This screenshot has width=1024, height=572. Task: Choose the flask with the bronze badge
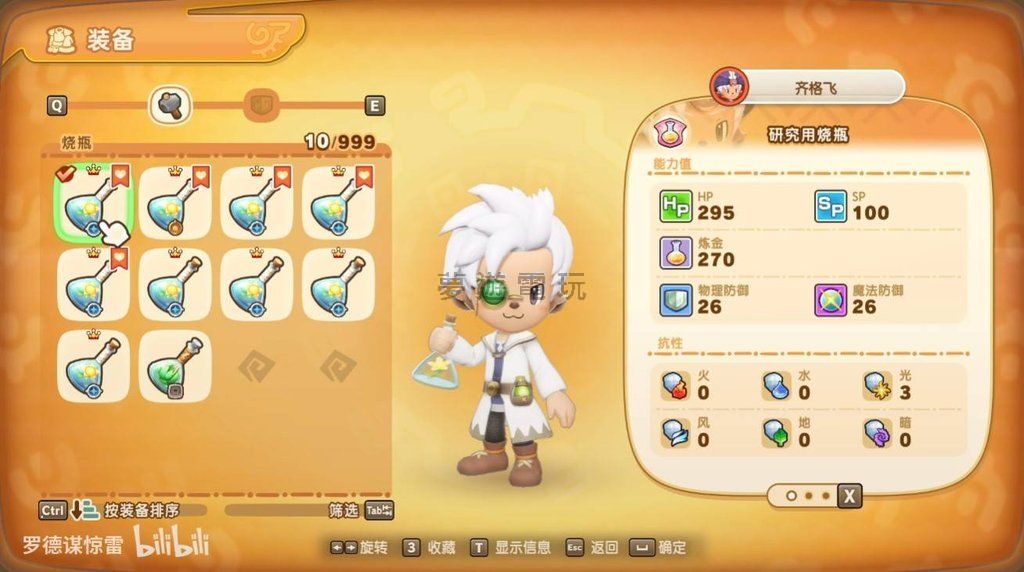(174, 203)
